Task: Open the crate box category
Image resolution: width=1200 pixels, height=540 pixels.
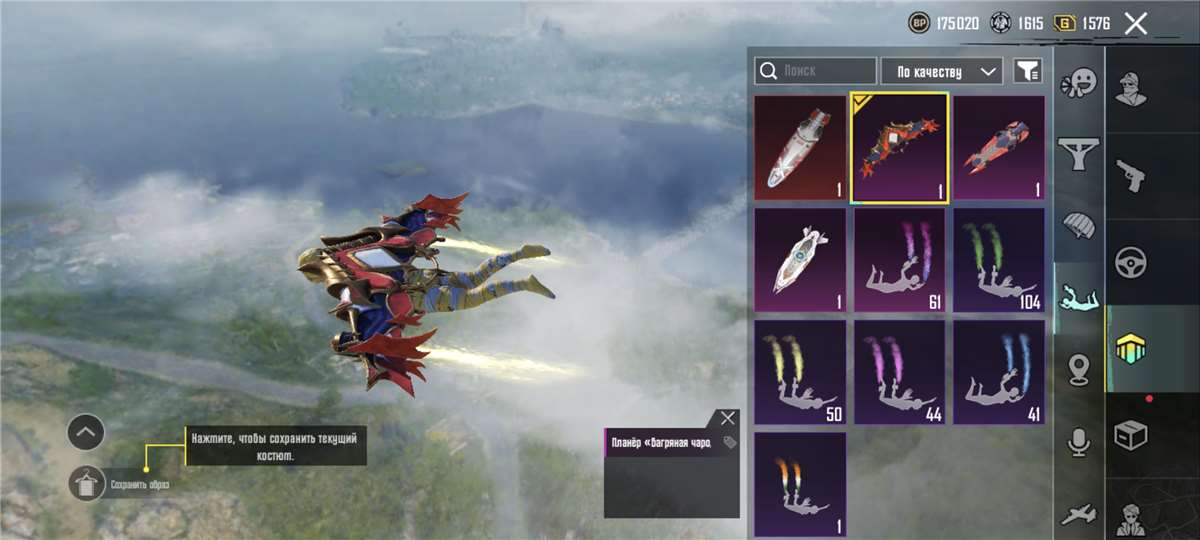Action: click(x=1131, y=436)
